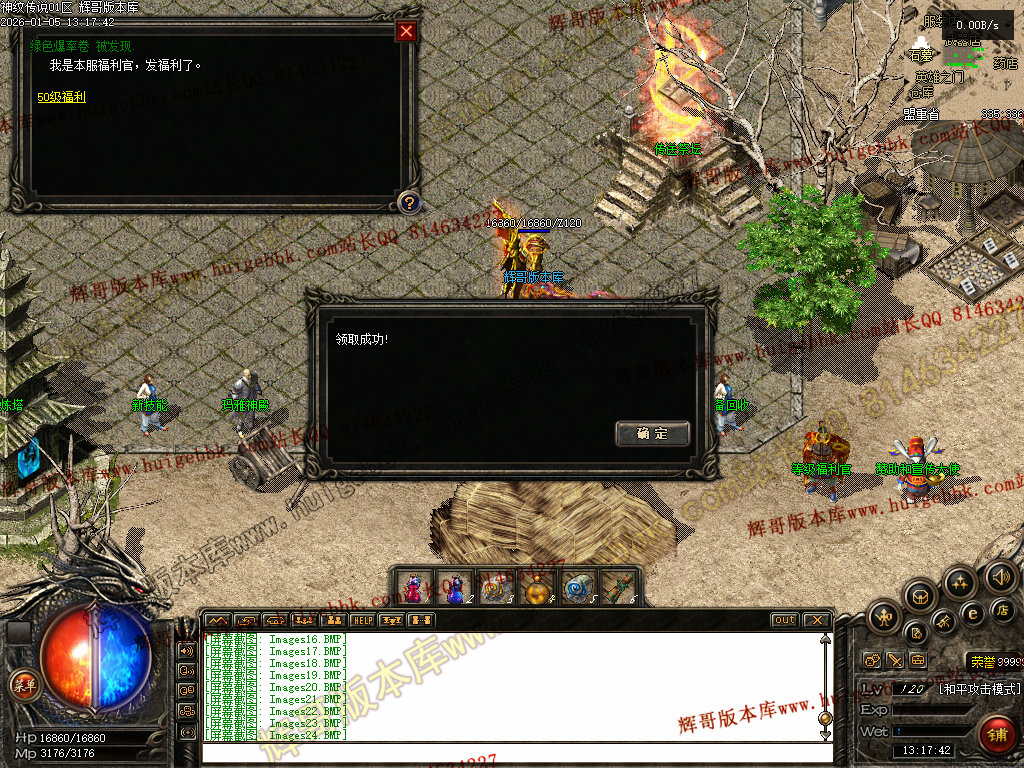Use the green scroll in hotbar slot 6
The image size is (1024, 768).
click(x=620, y=588)
